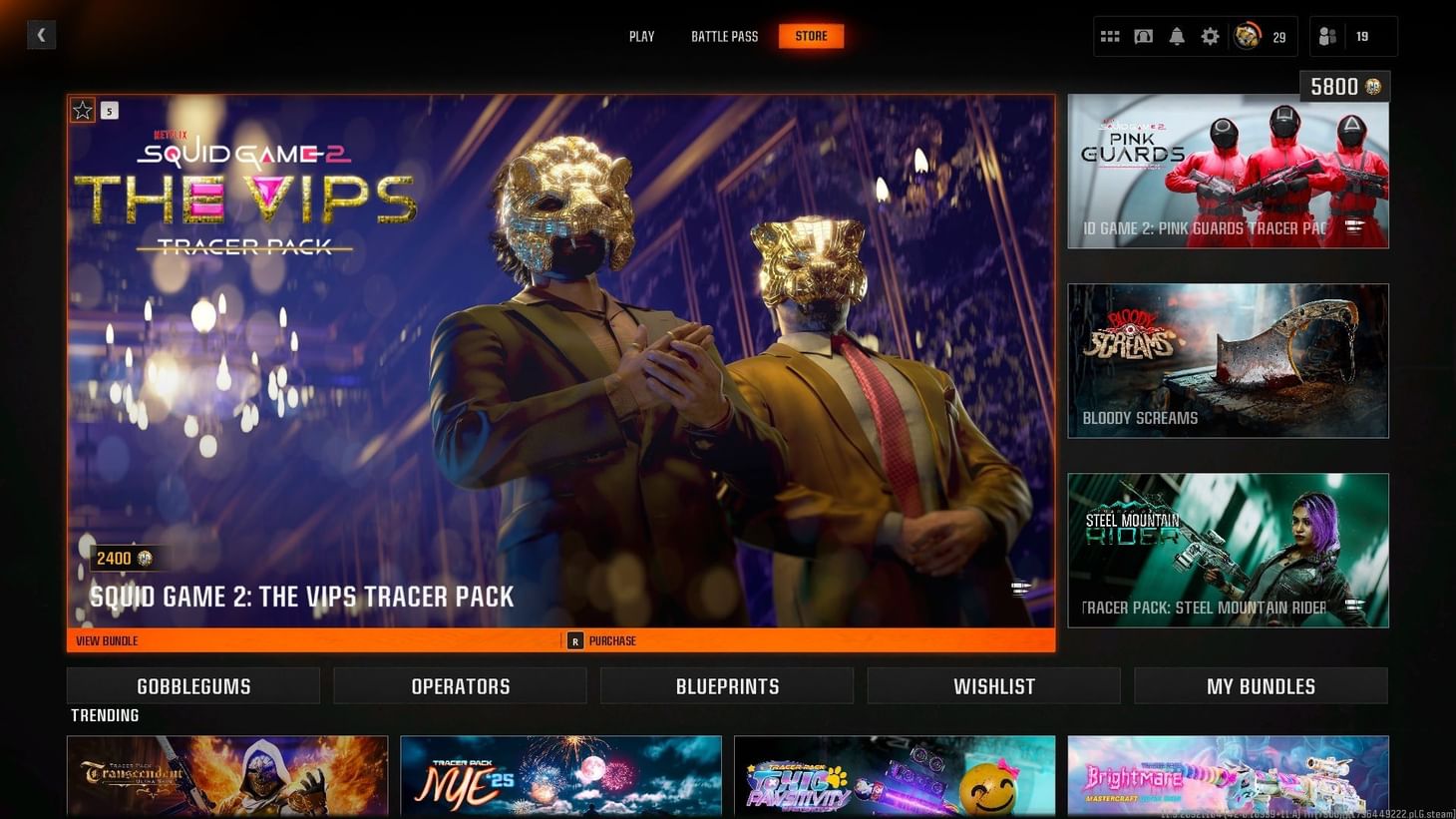Image resolution: width=1456 pixels, height=819 pixels.
Task: Expand the My Bundles section
Action: pos(1260,685)
